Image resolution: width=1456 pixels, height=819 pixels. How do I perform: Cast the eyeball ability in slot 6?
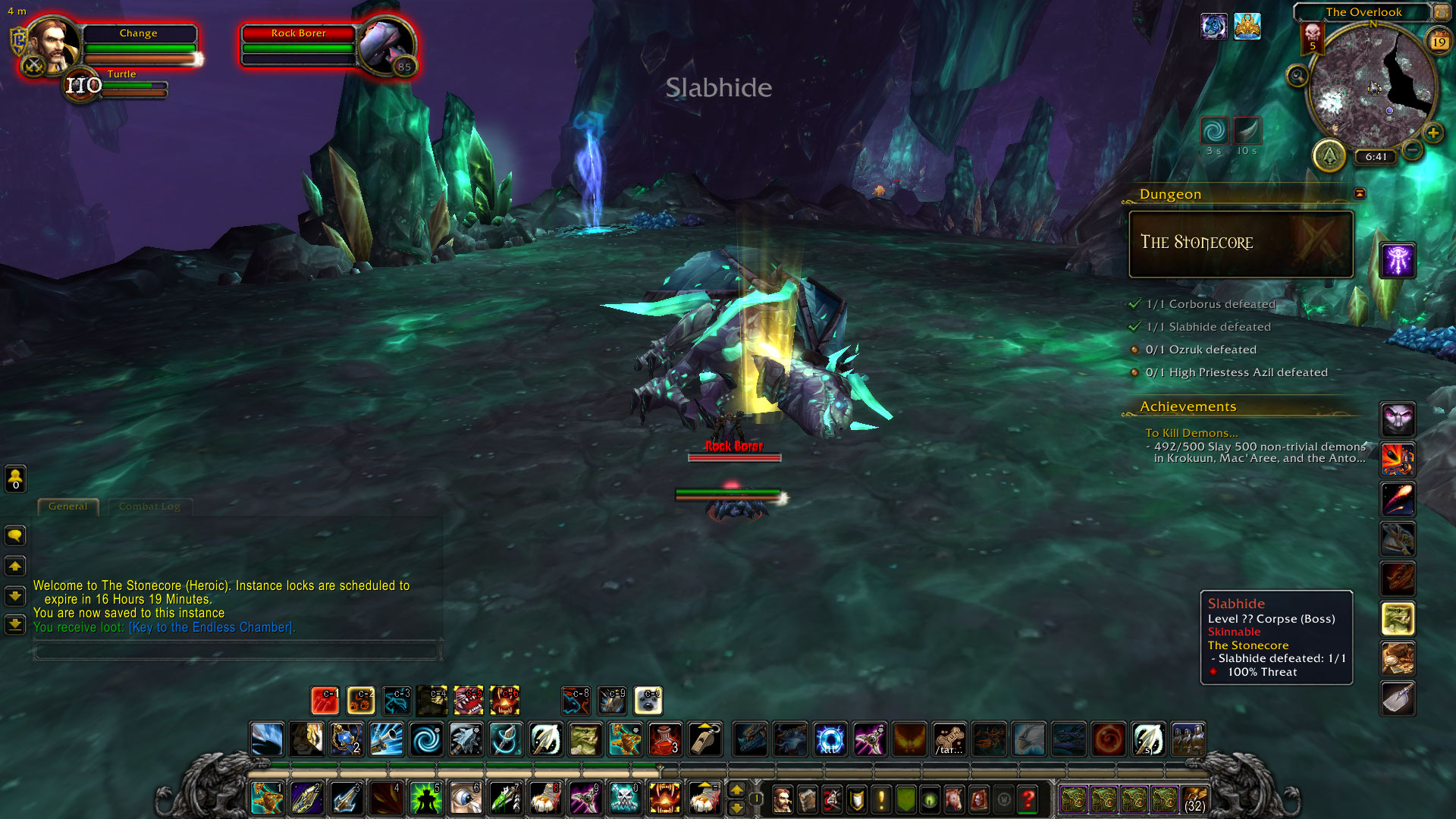pyautogui.click(x=465, y=799)
